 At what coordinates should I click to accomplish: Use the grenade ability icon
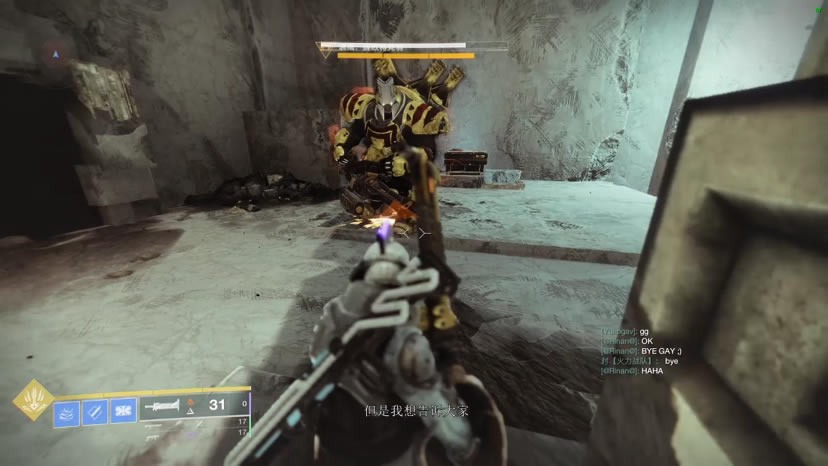coord(67,411)
